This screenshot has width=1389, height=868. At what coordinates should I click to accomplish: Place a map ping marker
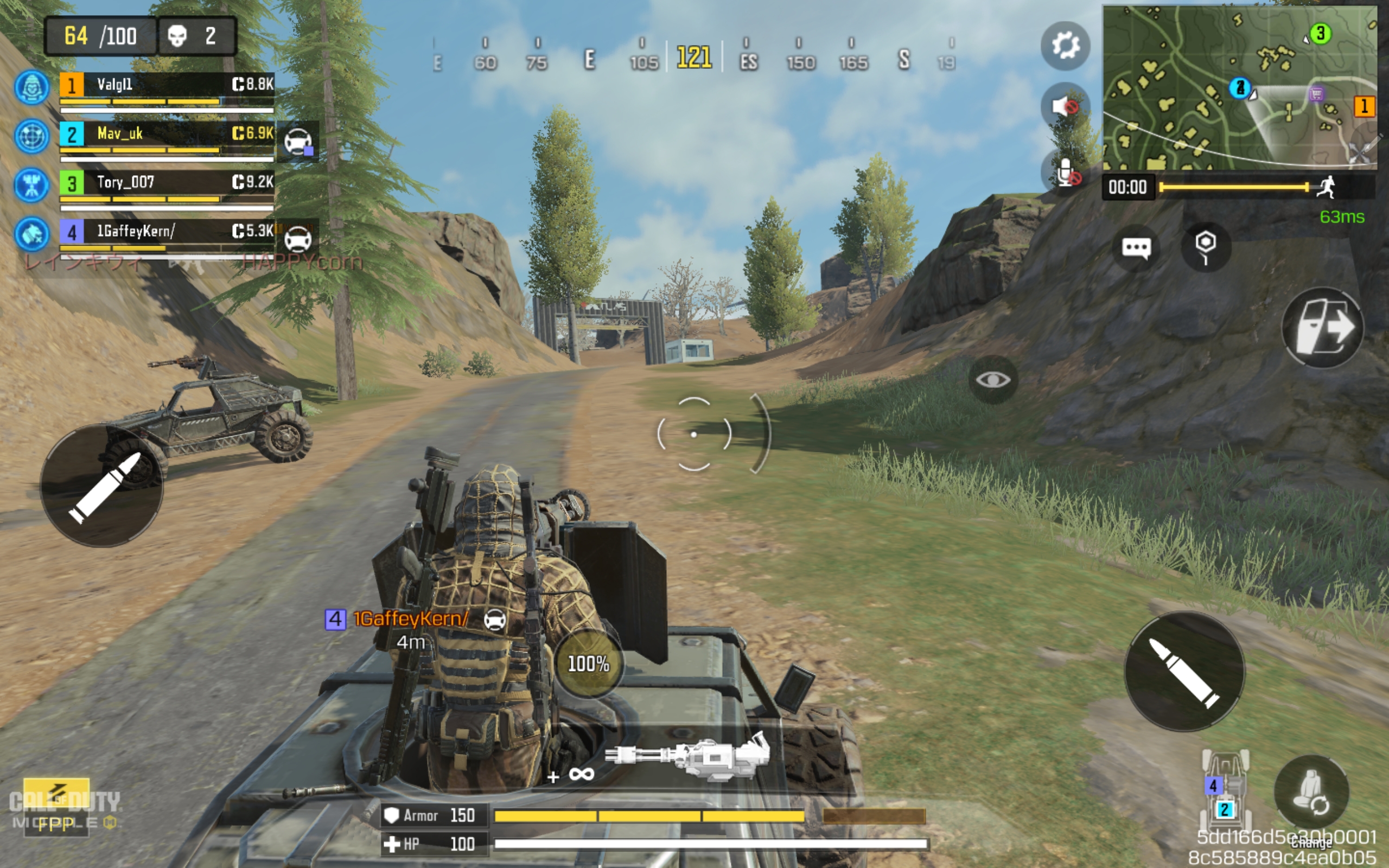click(x=1205, y=247)
